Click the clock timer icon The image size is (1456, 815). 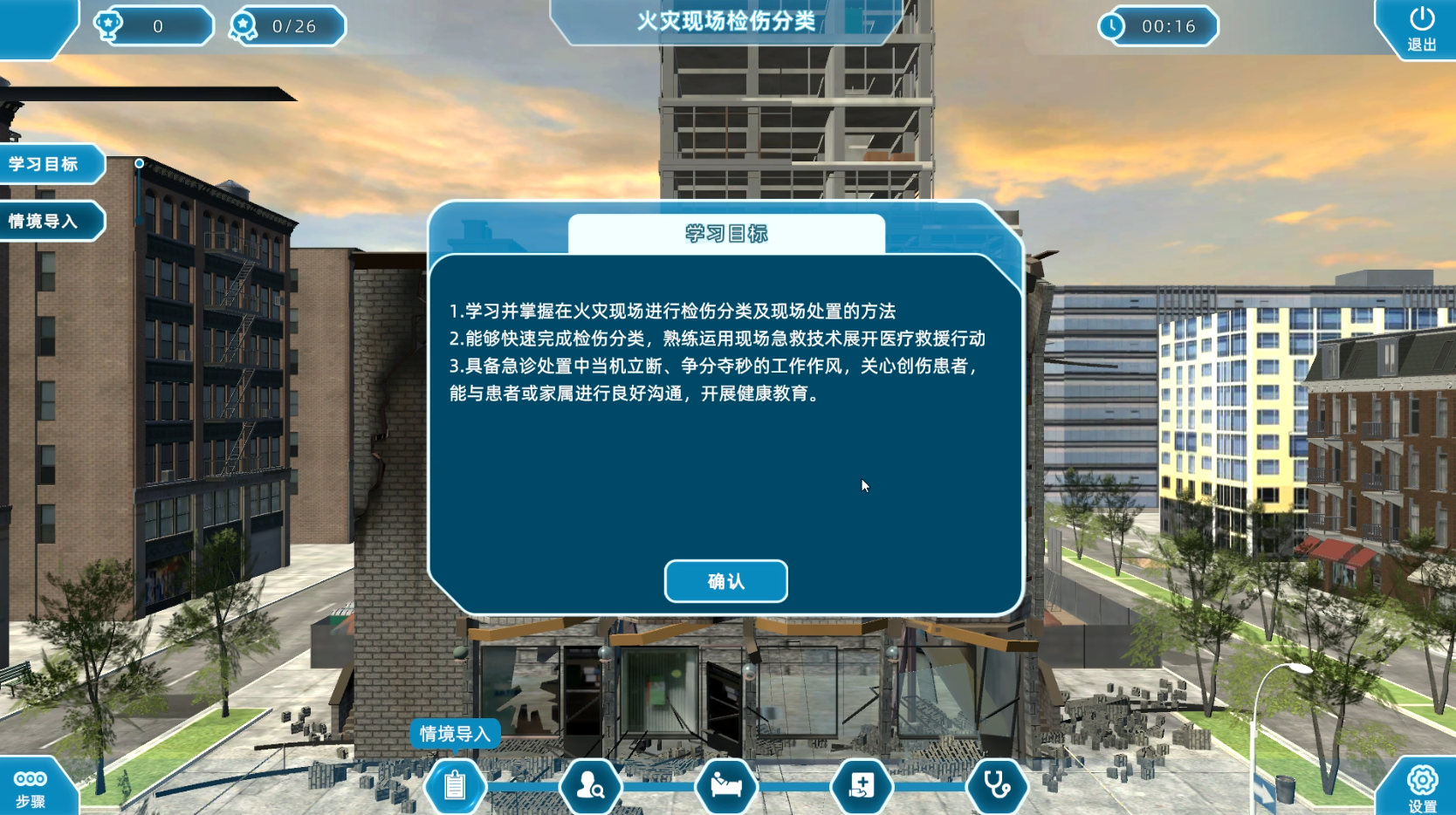tap(1110, 25)
